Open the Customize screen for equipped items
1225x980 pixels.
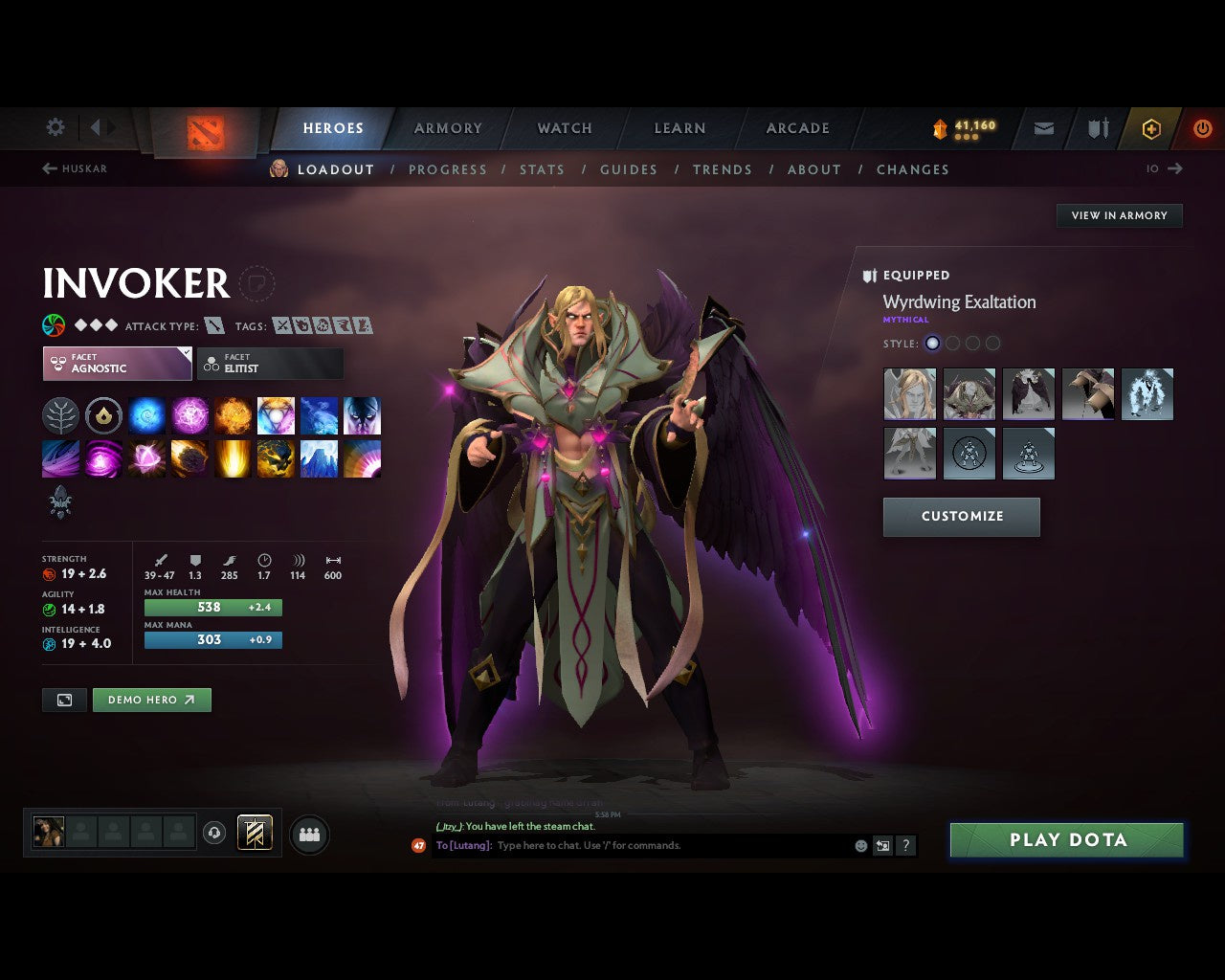click(961, 517)
